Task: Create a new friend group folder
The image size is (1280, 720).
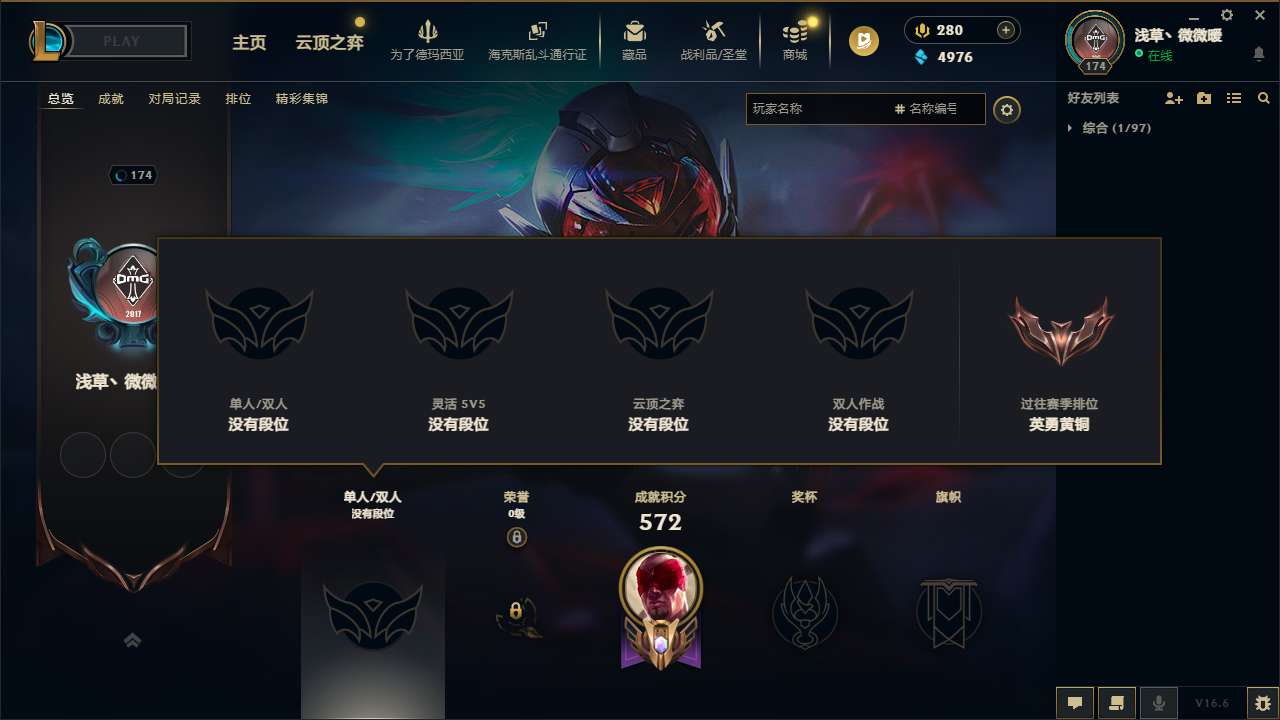Action: [1202, 98]
